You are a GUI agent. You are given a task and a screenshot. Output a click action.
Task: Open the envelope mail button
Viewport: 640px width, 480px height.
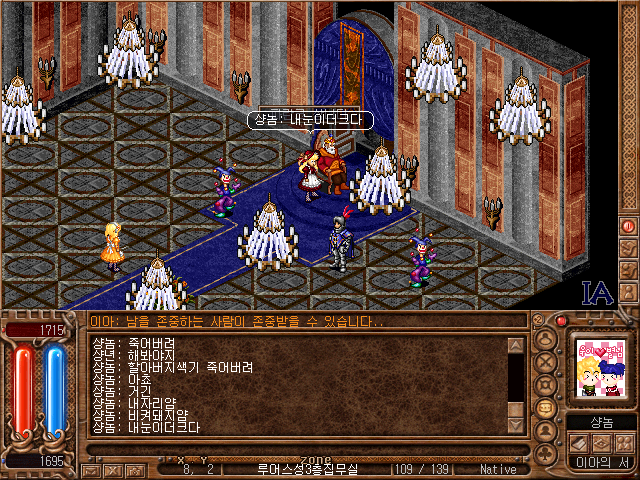(91, 469)
